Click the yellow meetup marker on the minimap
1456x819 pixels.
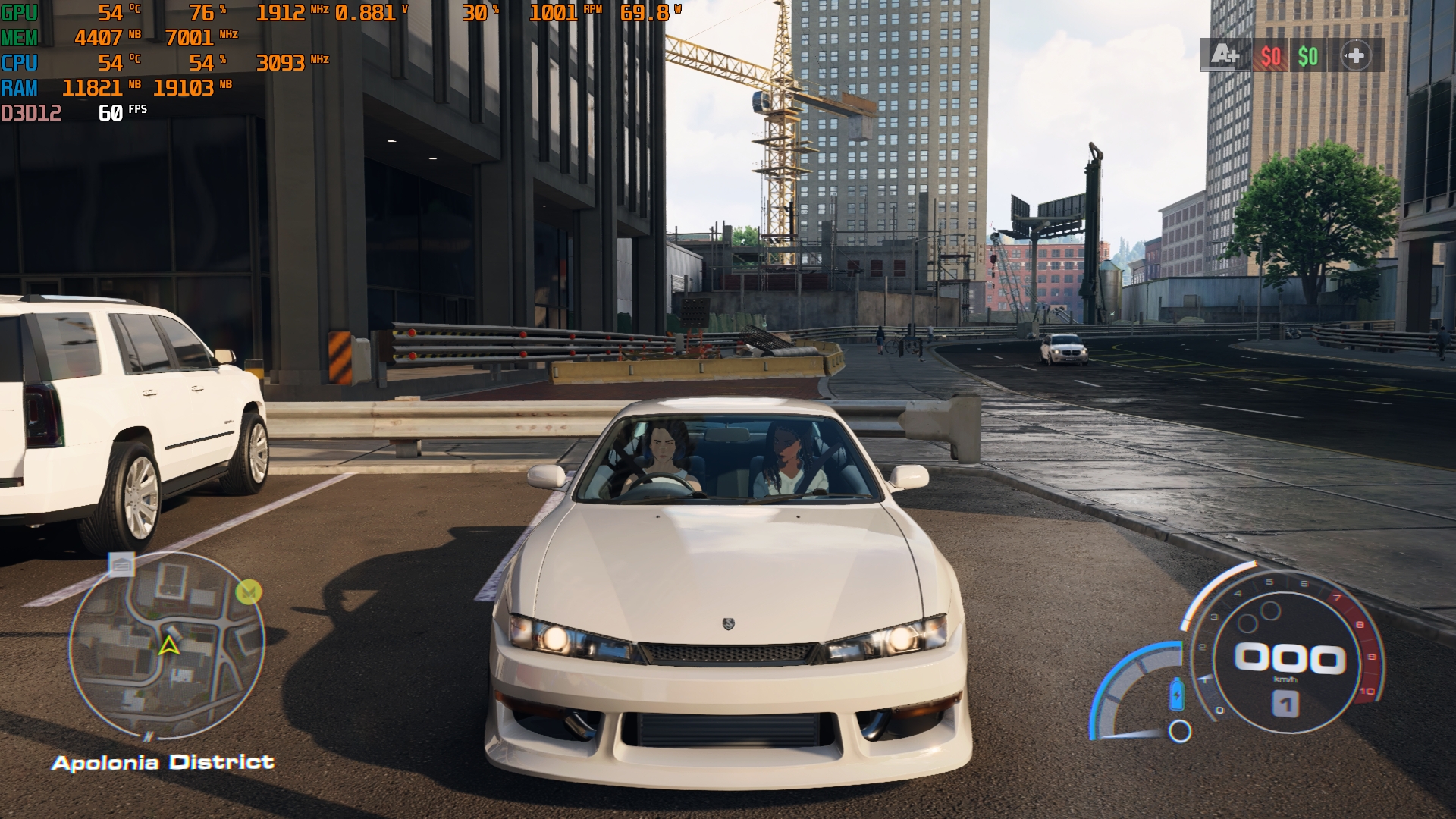(248, 591)
